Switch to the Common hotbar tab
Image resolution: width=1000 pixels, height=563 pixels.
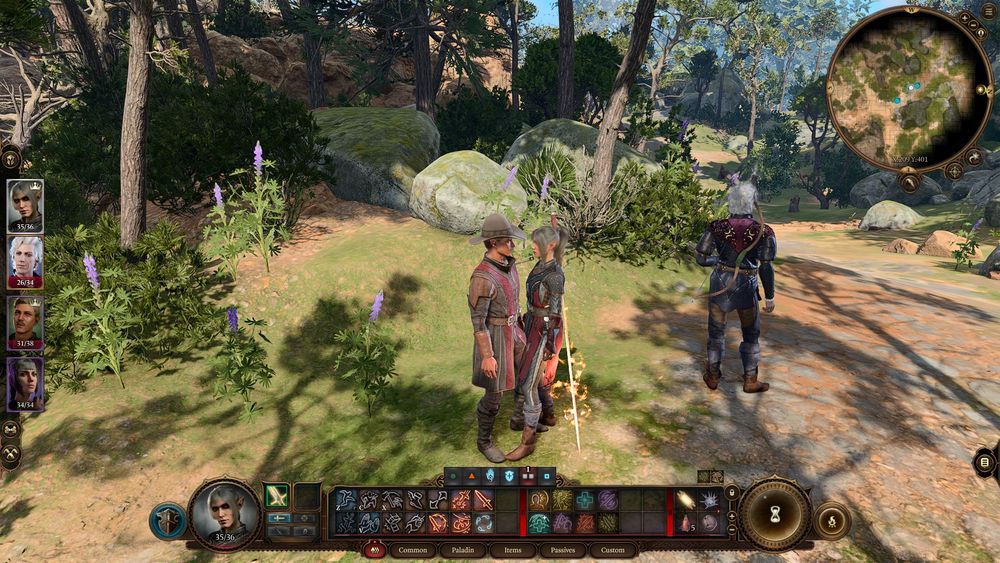412,550
